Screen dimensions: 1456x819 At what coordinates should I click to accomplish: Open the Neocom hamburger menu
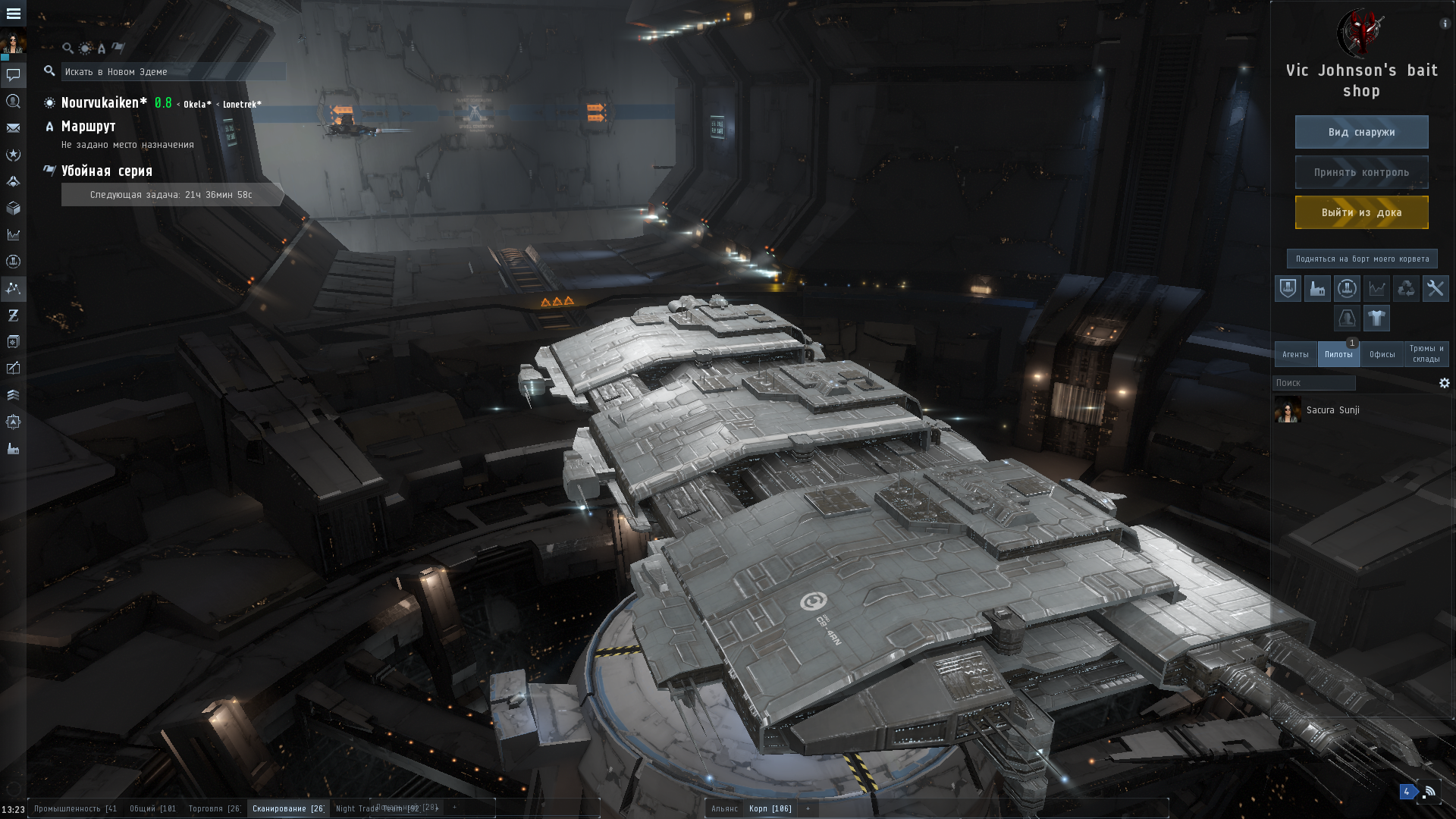tap(13, 14)
